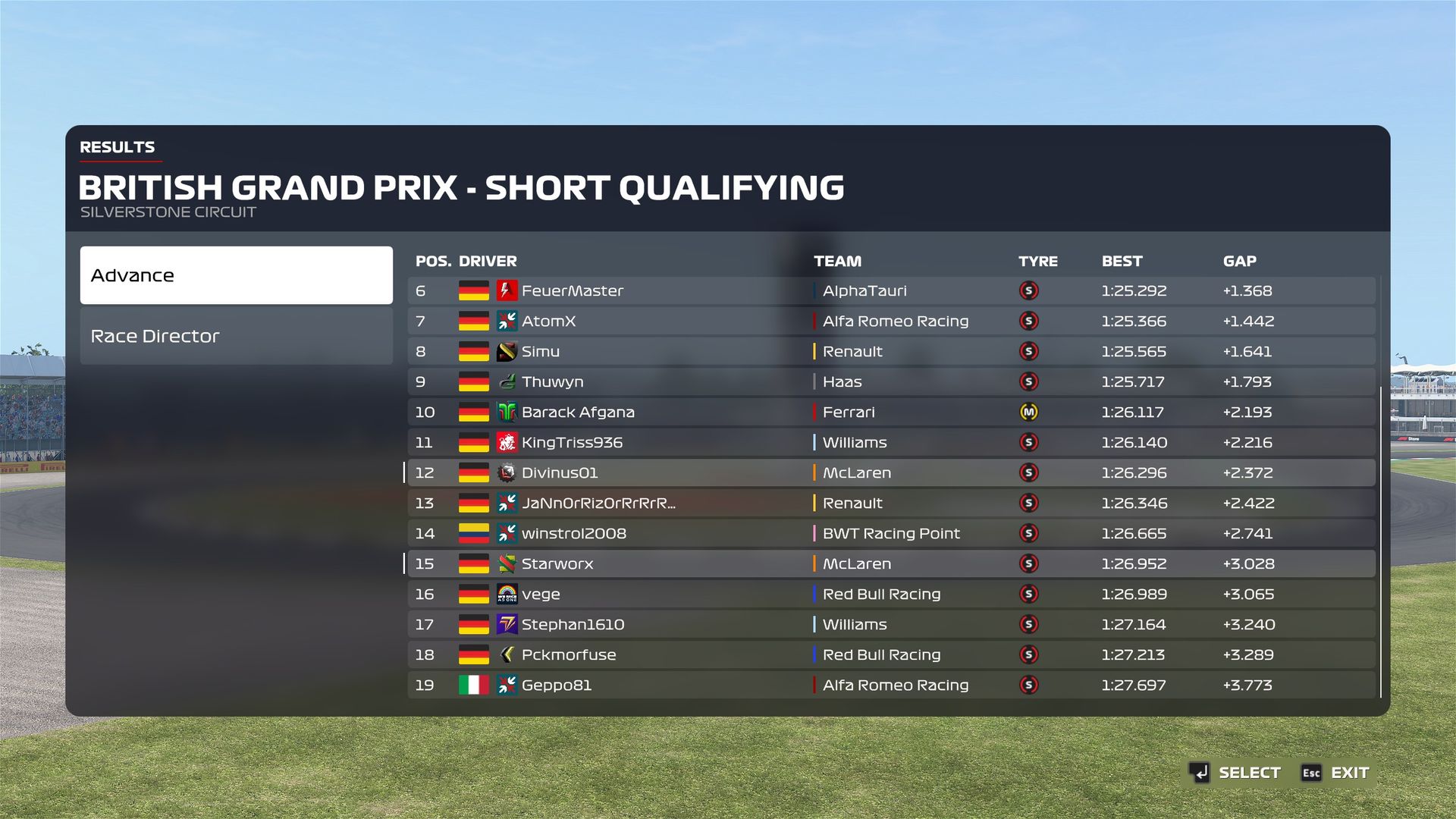Select Divinus01's McLaren row

tap(891, 472)
